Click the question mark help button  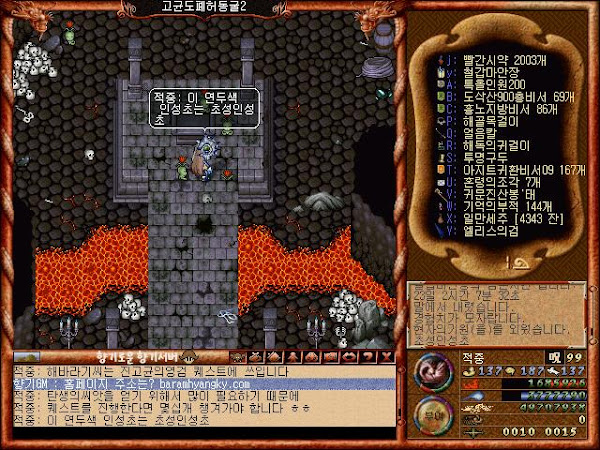click(x=367, y=356)
